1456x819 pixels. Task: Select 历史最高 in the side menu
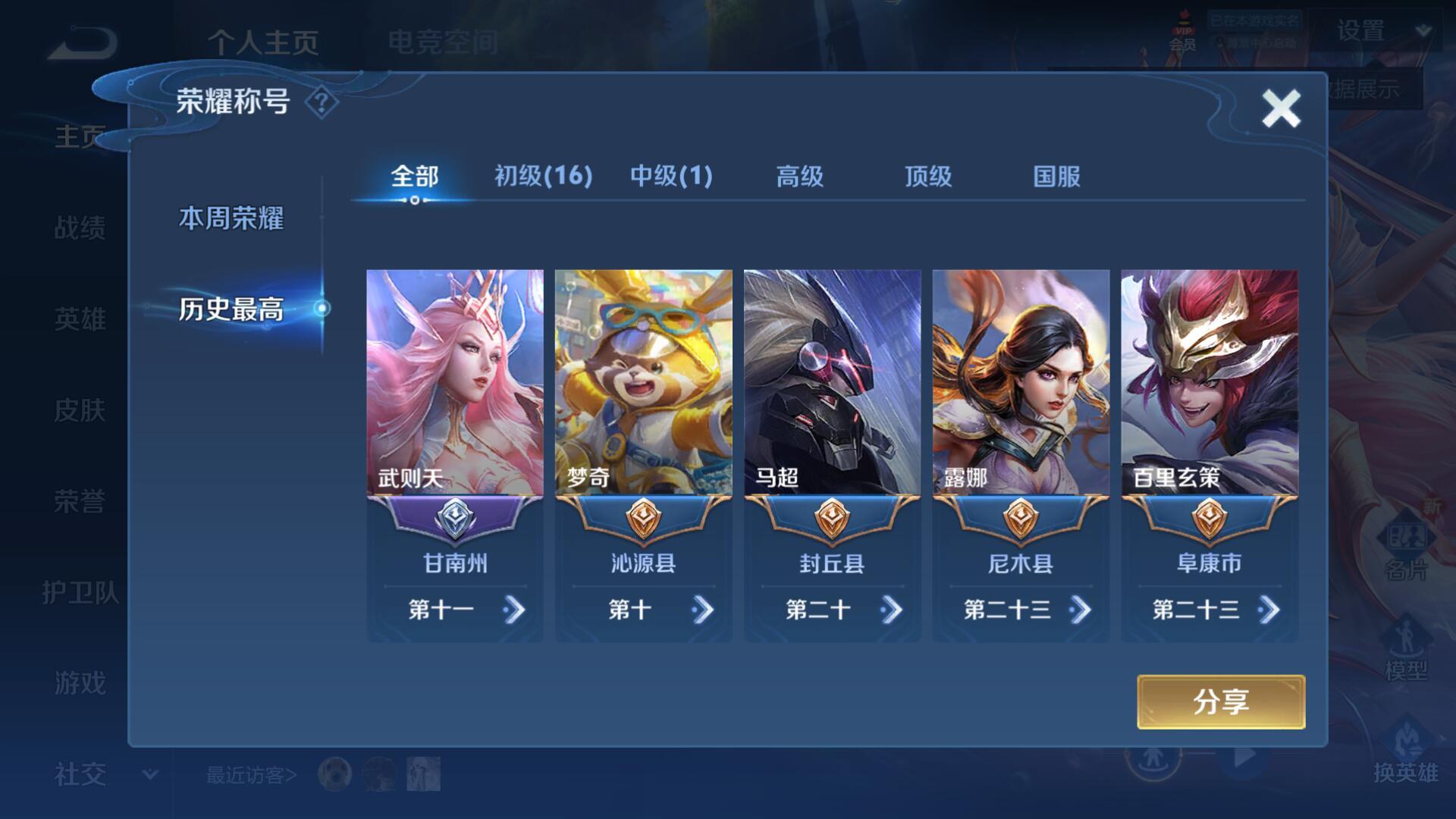(231, 309)
